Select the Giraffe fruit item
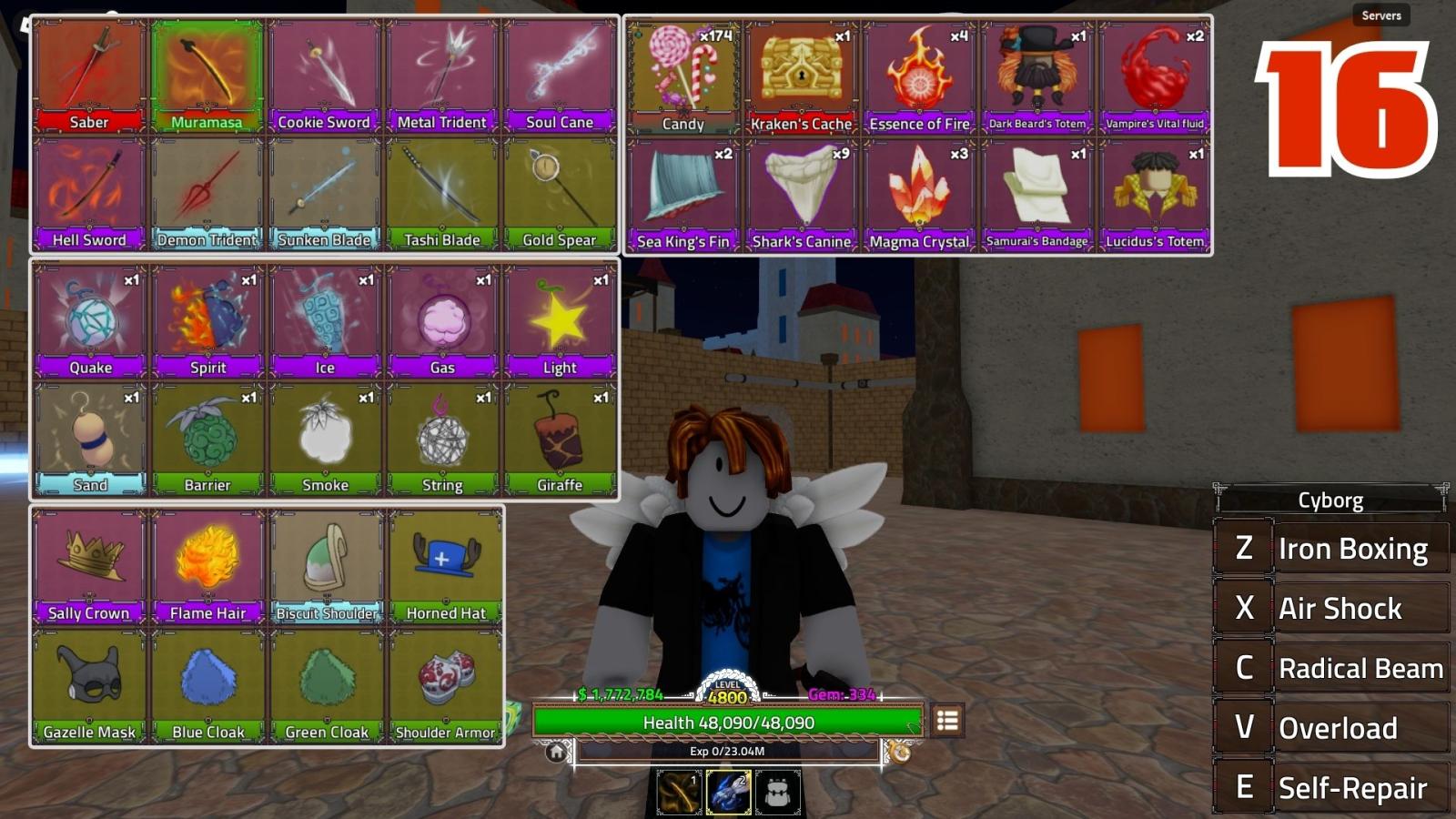This screenshot has height=819, width=1456. coord(559,439)
